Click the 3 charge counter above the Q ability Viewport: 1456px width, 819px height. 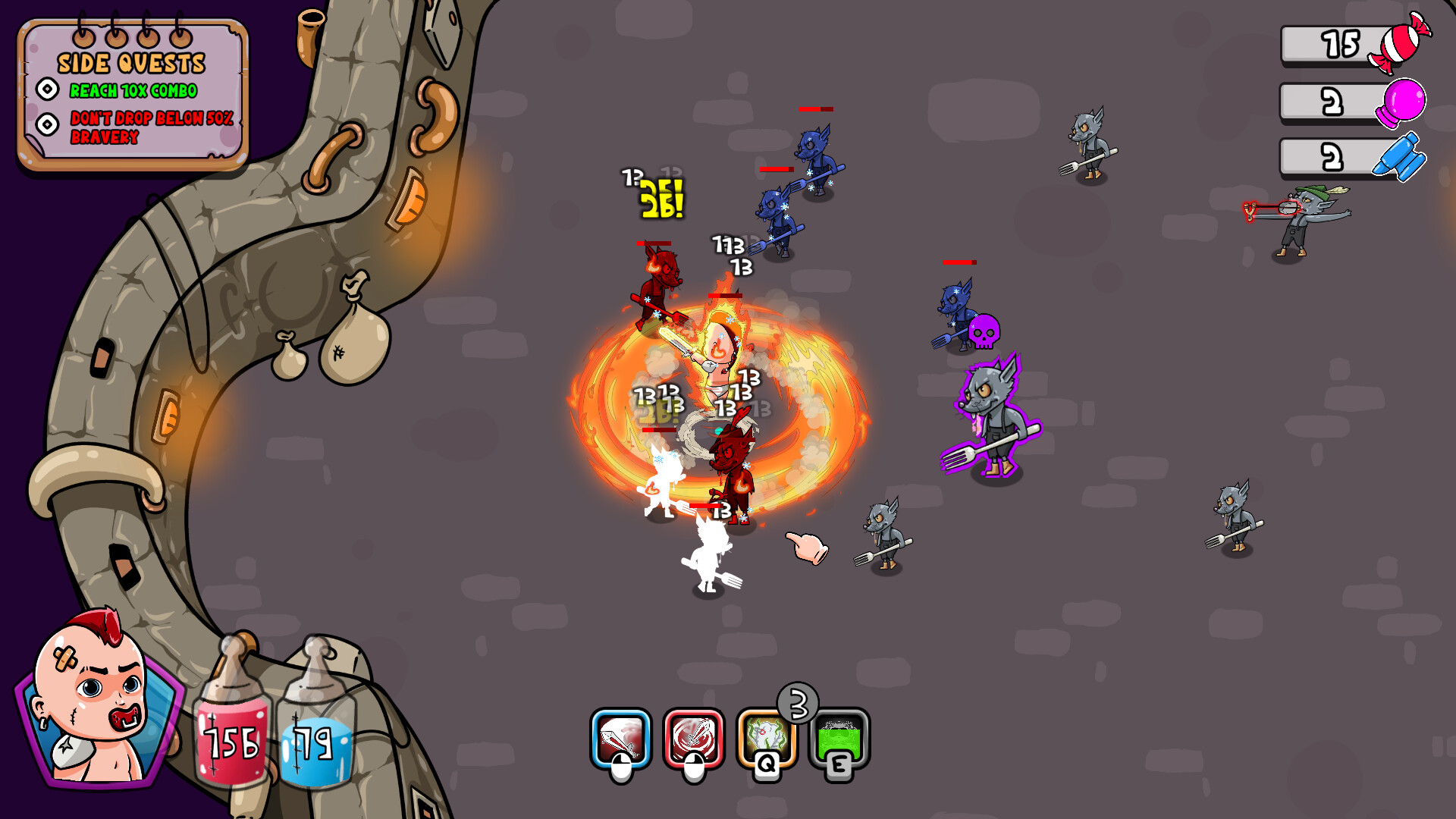click(x=797, y=704)
